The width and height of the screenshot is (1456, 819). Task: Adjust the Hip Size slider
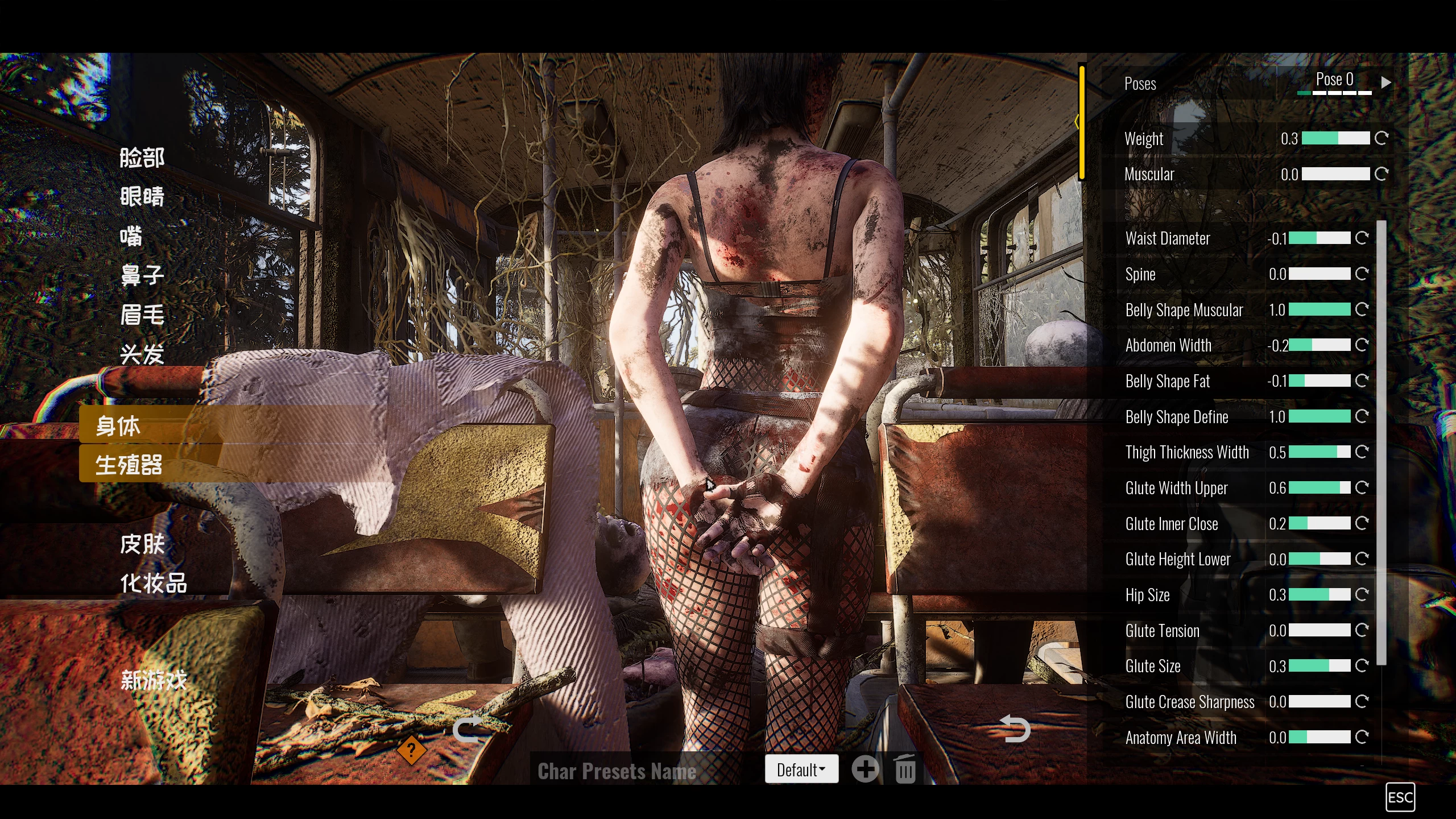coord(1319,595)
